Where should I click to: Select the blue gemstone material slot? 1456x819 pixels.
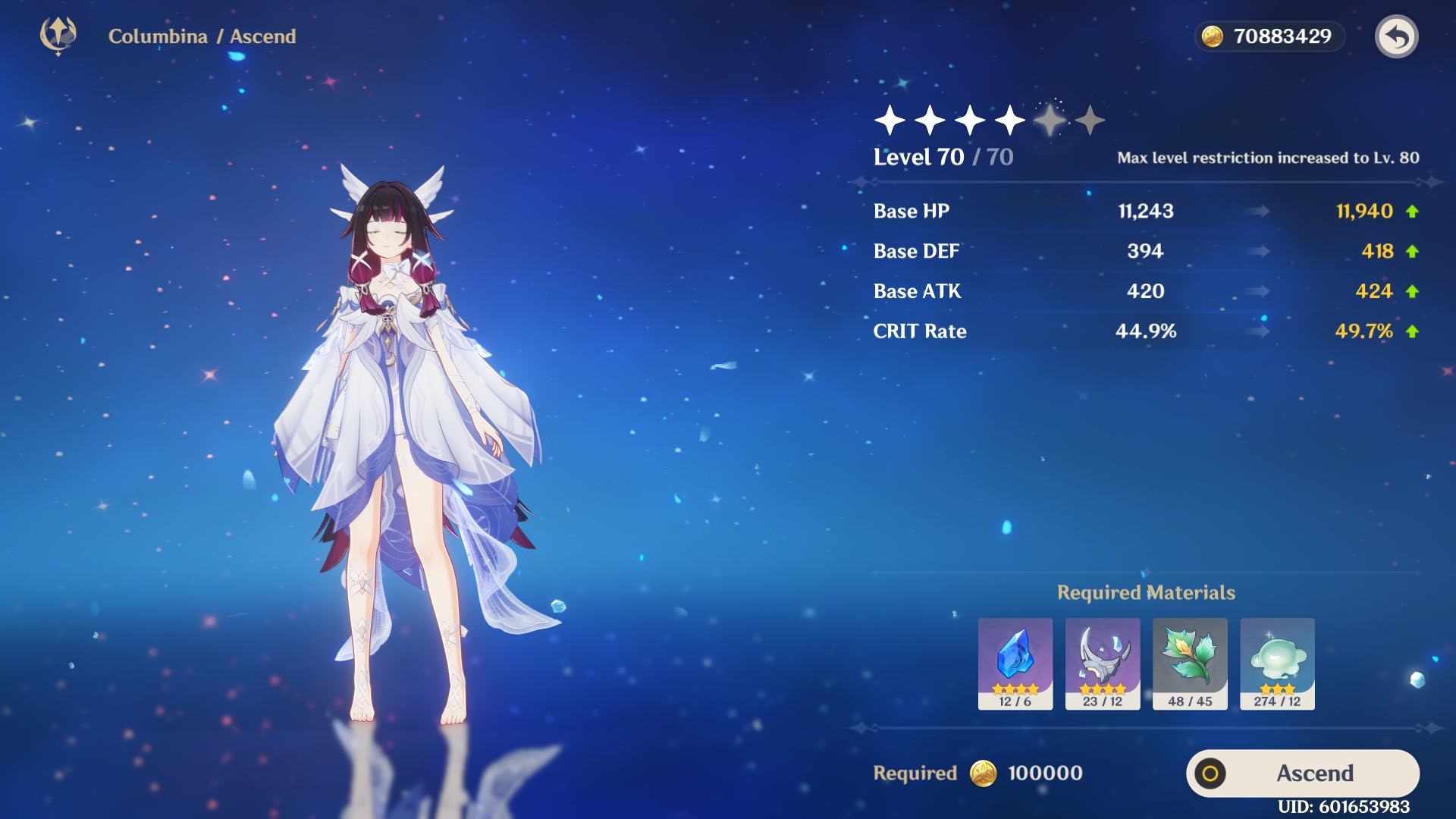tap(1015, 664)
